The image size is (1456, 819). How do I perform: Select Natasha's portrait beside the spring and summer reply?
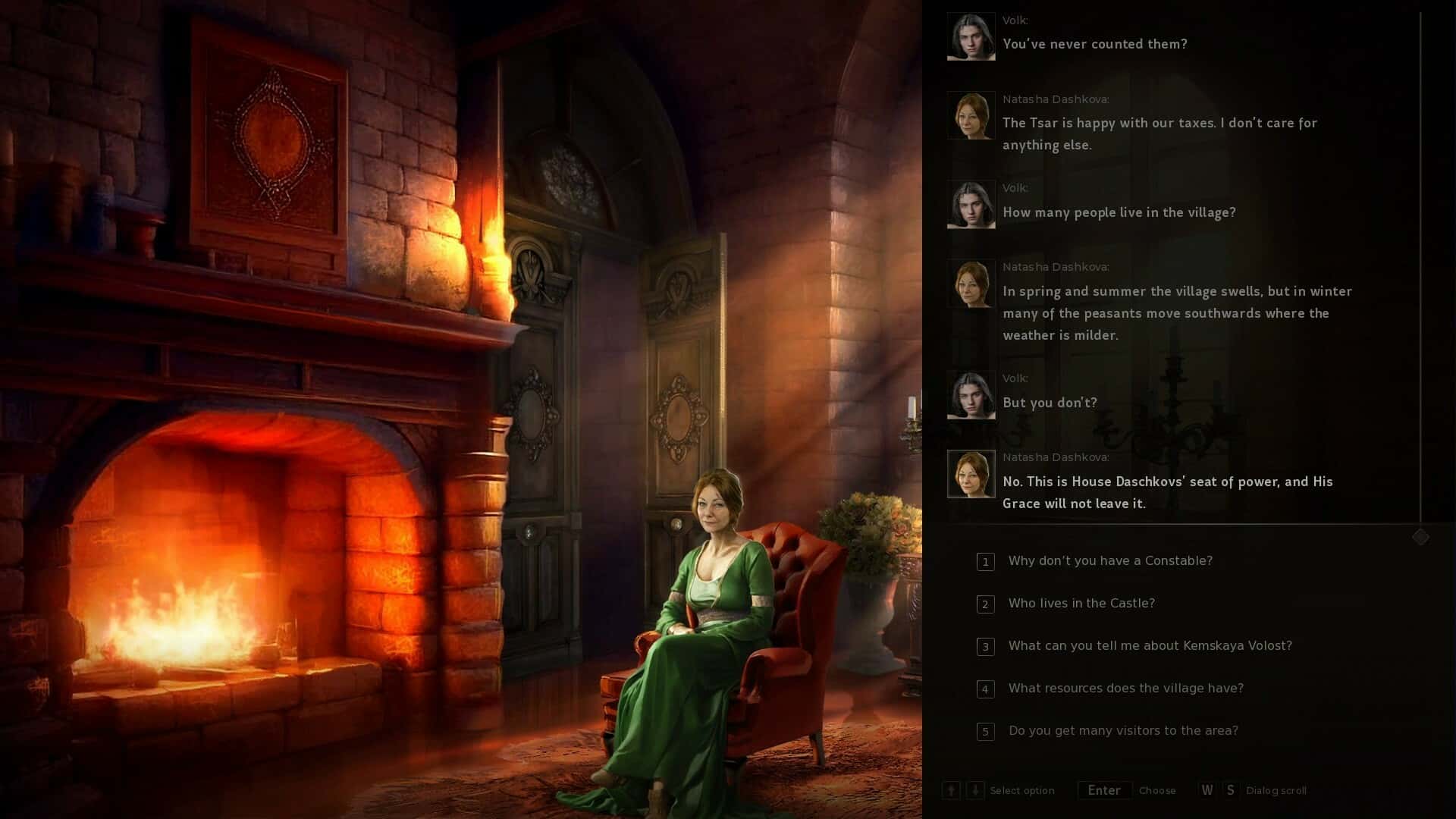(x=971, y=283)
